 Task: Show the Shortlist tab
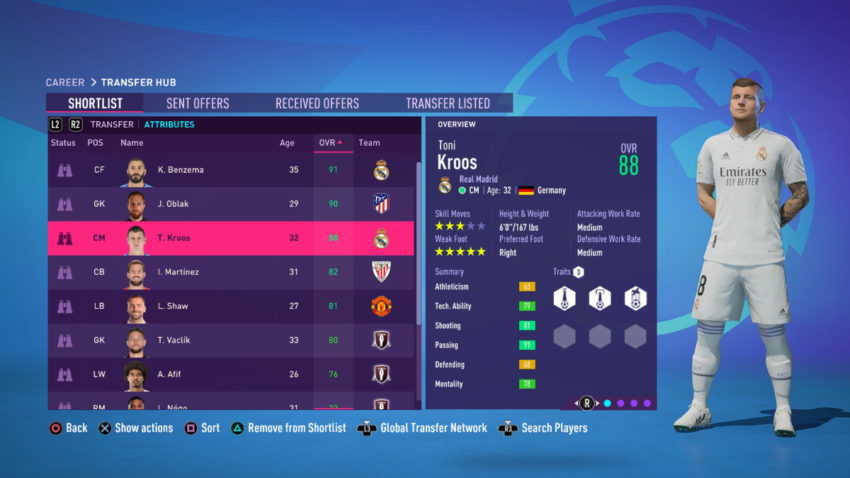[x=96, y=103]
